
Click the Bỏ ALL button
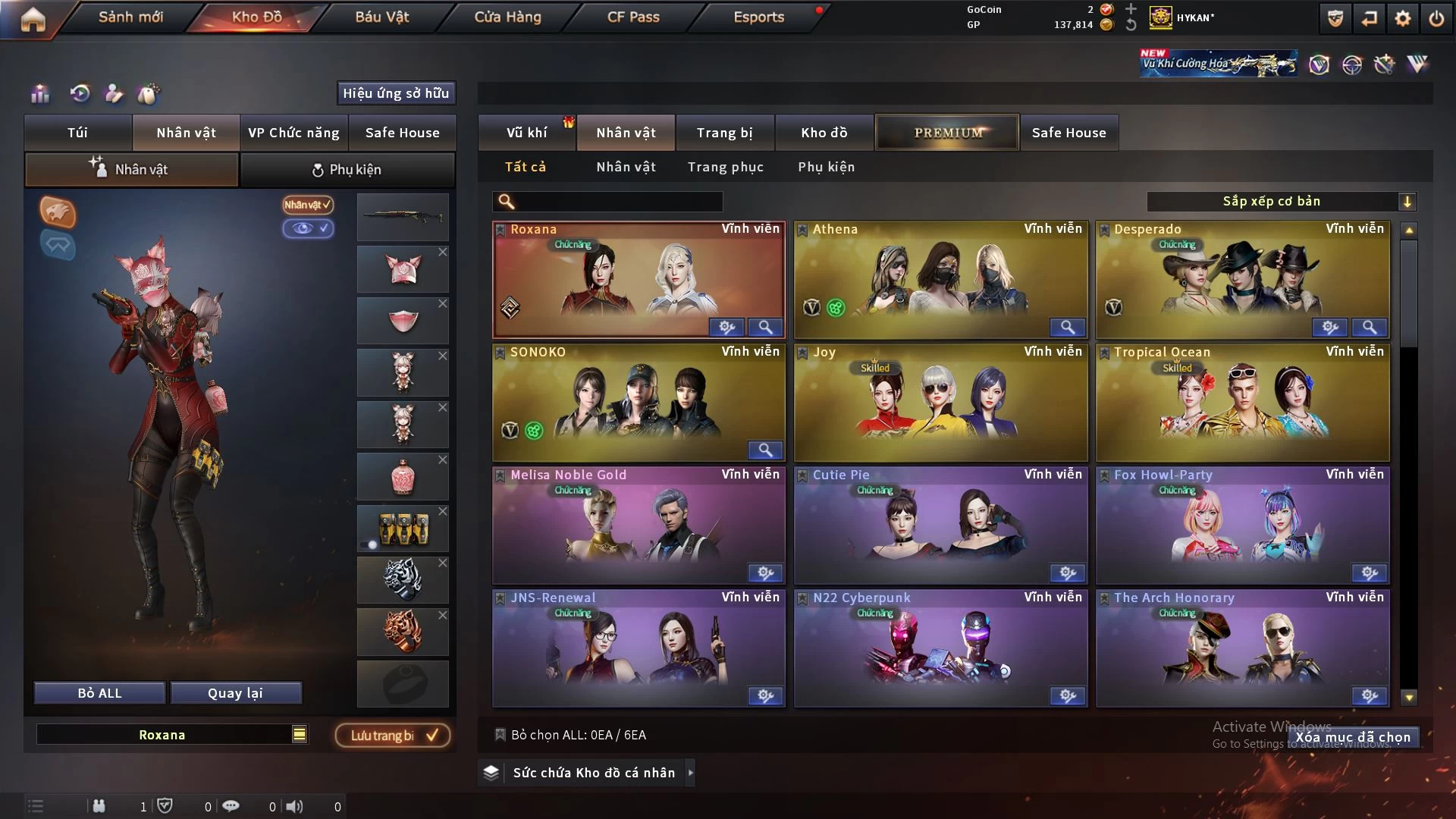[99, 693]
